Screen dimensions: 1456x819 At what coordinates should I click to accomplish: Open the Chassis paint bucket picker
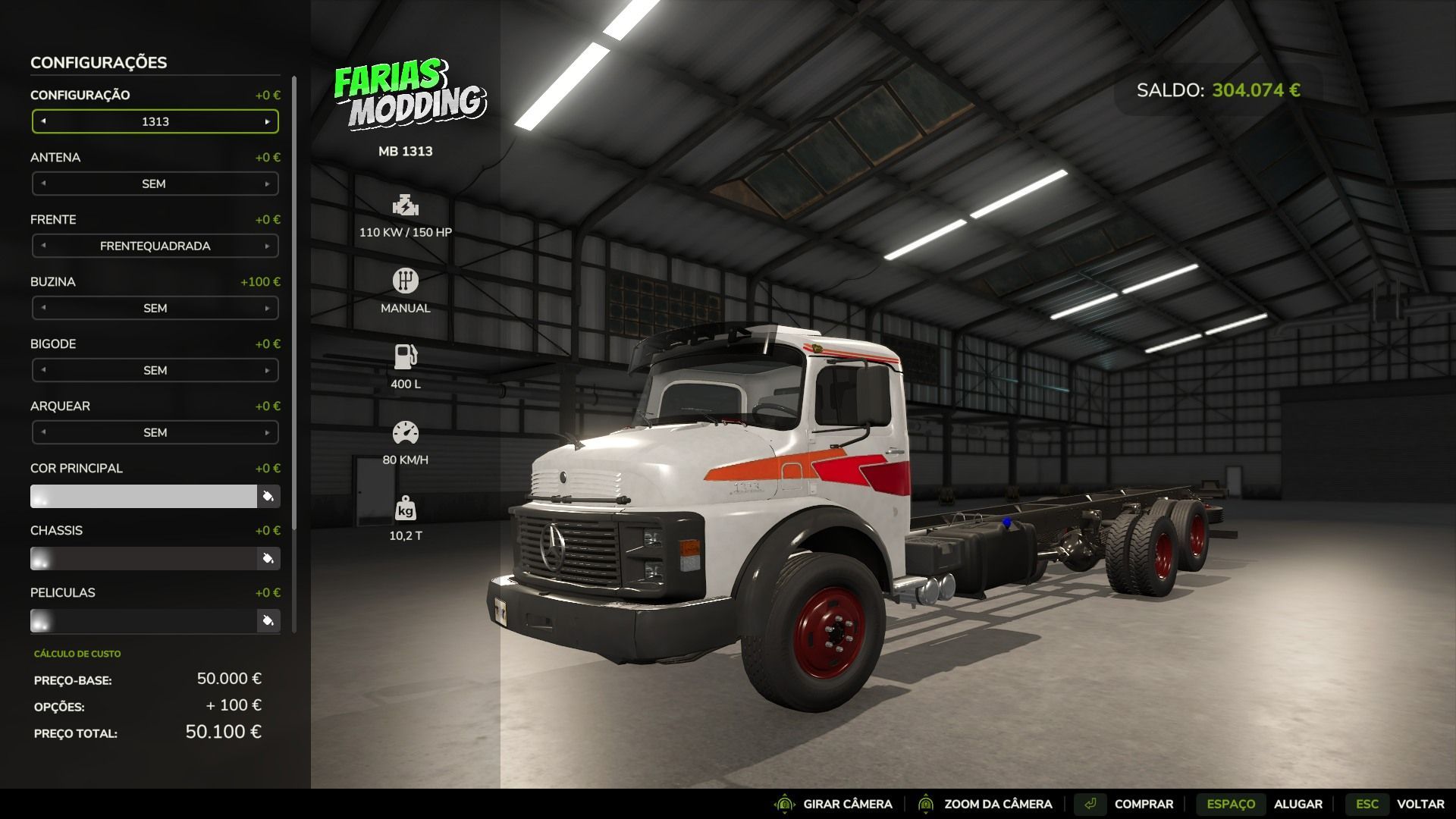pyautogui.click(x=267, y=558)
